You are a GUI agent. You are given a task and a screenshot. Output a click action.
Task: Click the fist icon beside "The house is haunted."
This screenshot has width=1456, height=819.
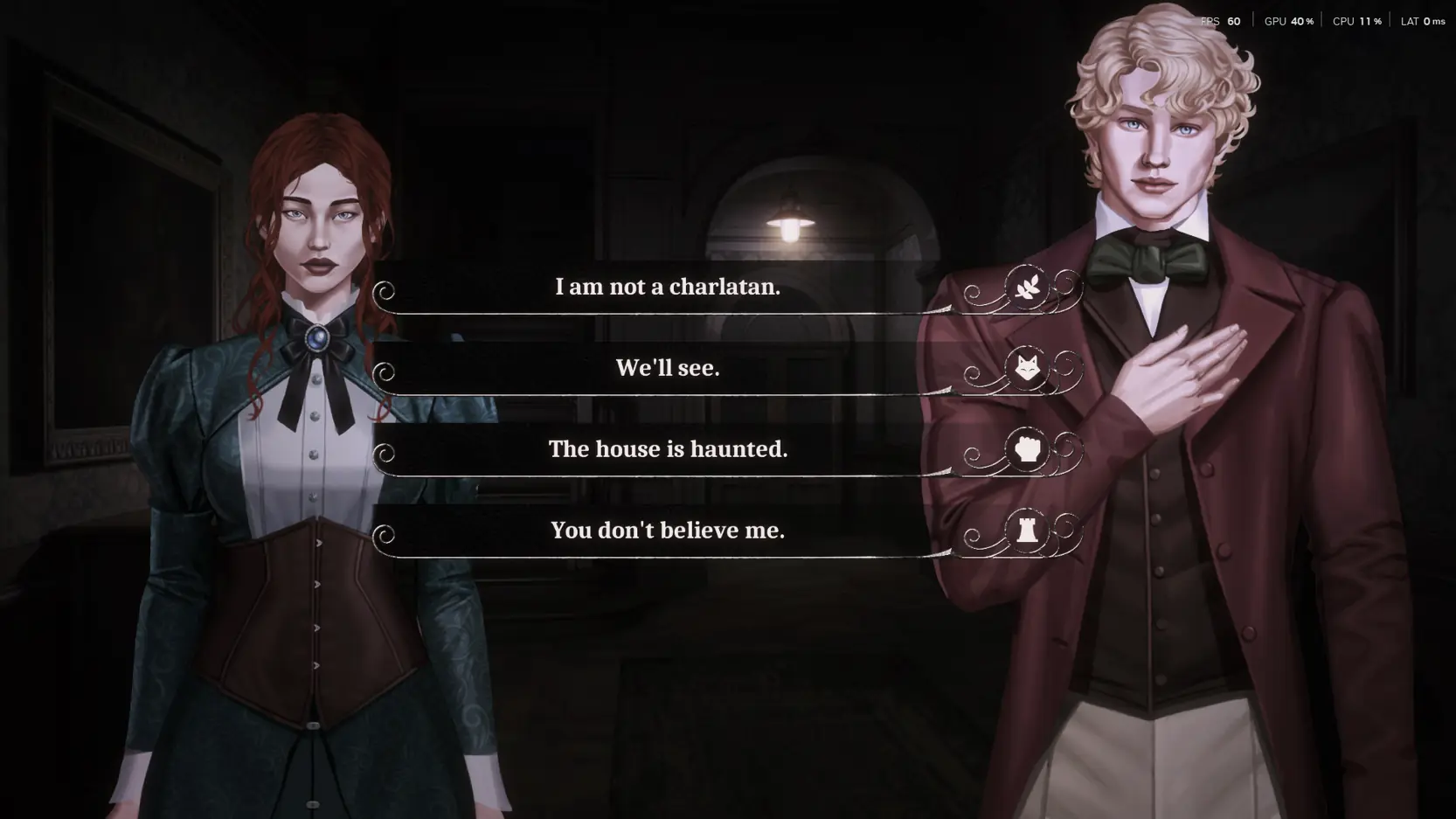tap(1028, 449)
